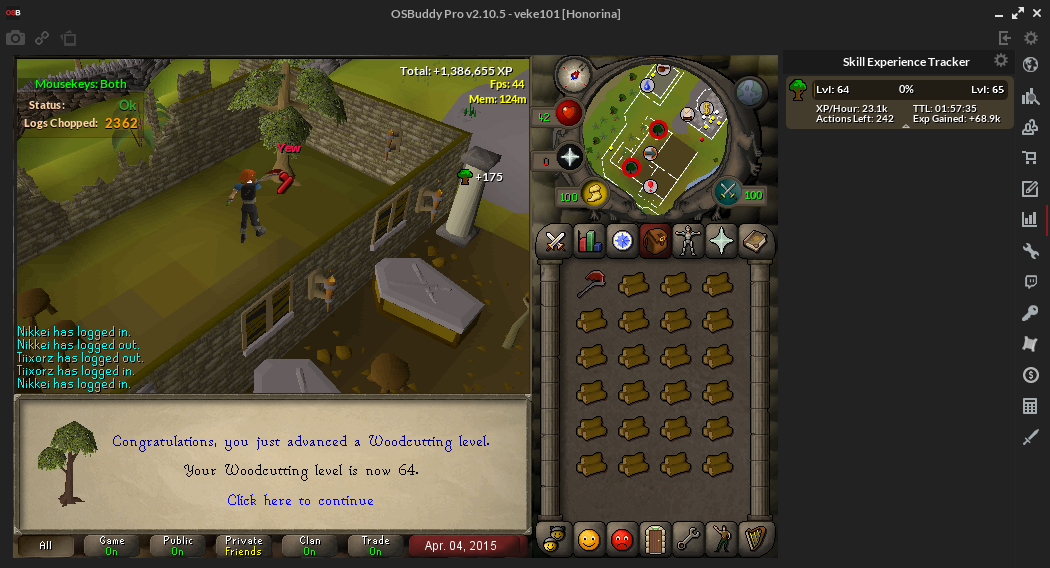Open the Music player harp tab
The image size is (1050, 568).
[753, 539]
